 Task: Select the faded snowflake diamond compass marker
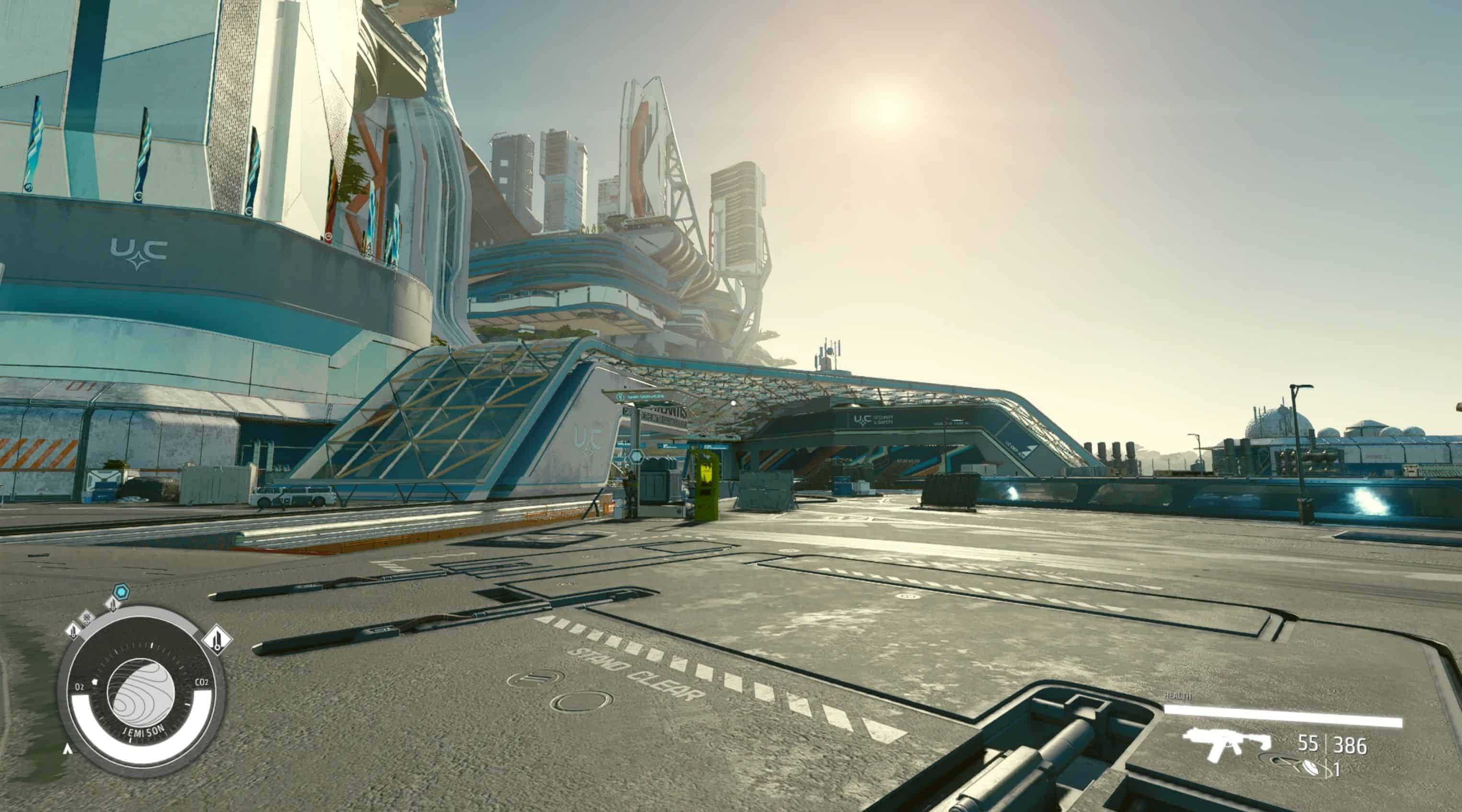coord(87,618)
